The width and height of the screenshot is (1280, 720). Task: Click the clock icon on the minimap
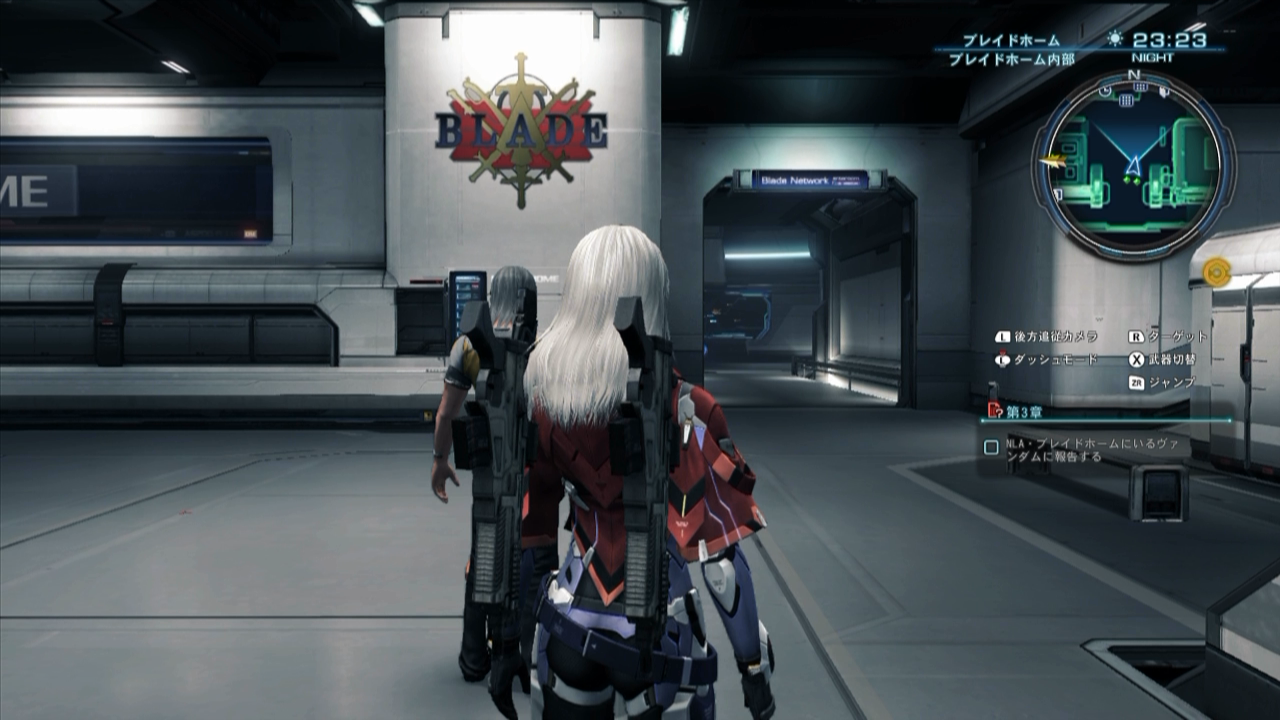1105,93
